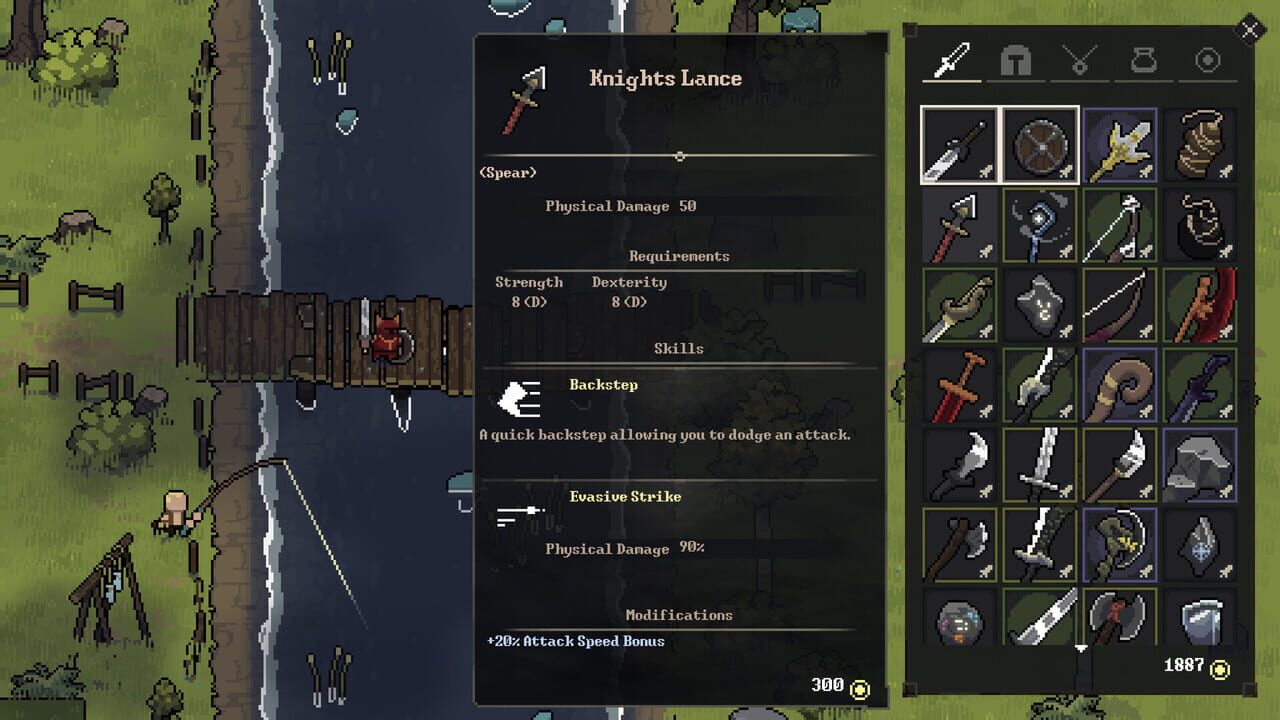Select the snake-decorated axe in inventory

pyautogui.click(x=1120, y=545)
